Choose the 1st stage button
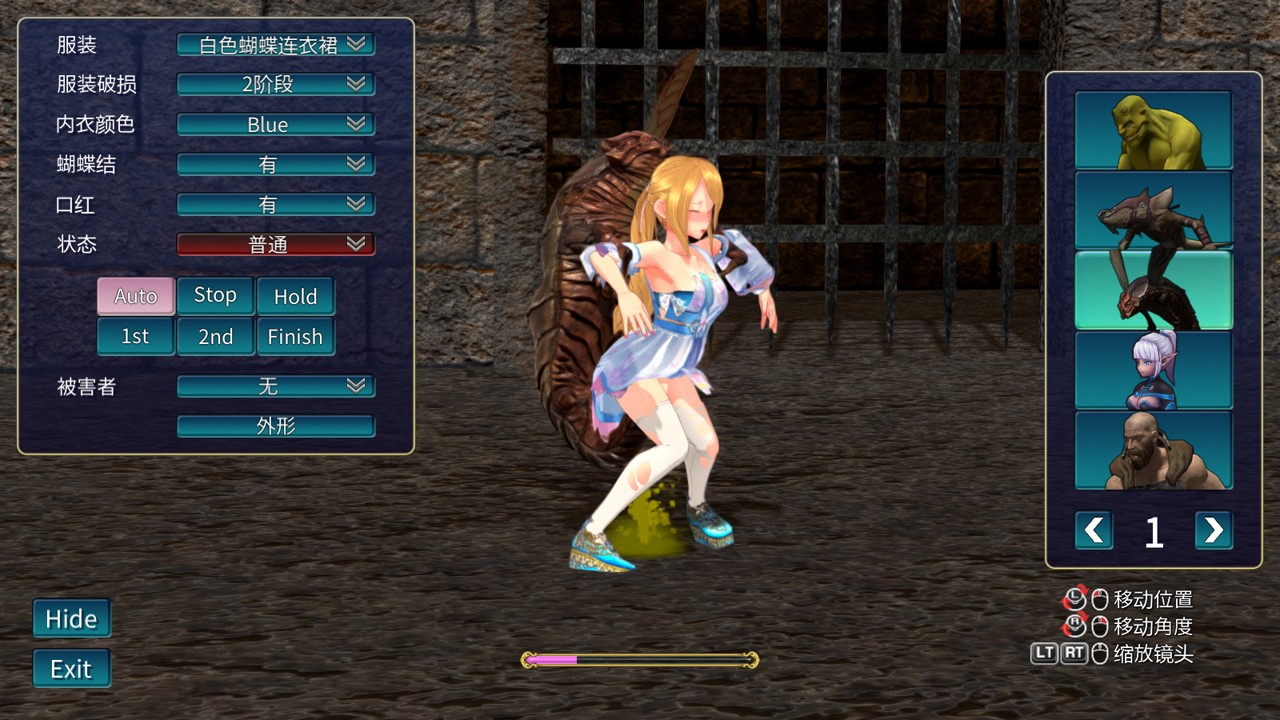Image resolution: width=1280 pixels, height=720 pixels. [136, 337]
